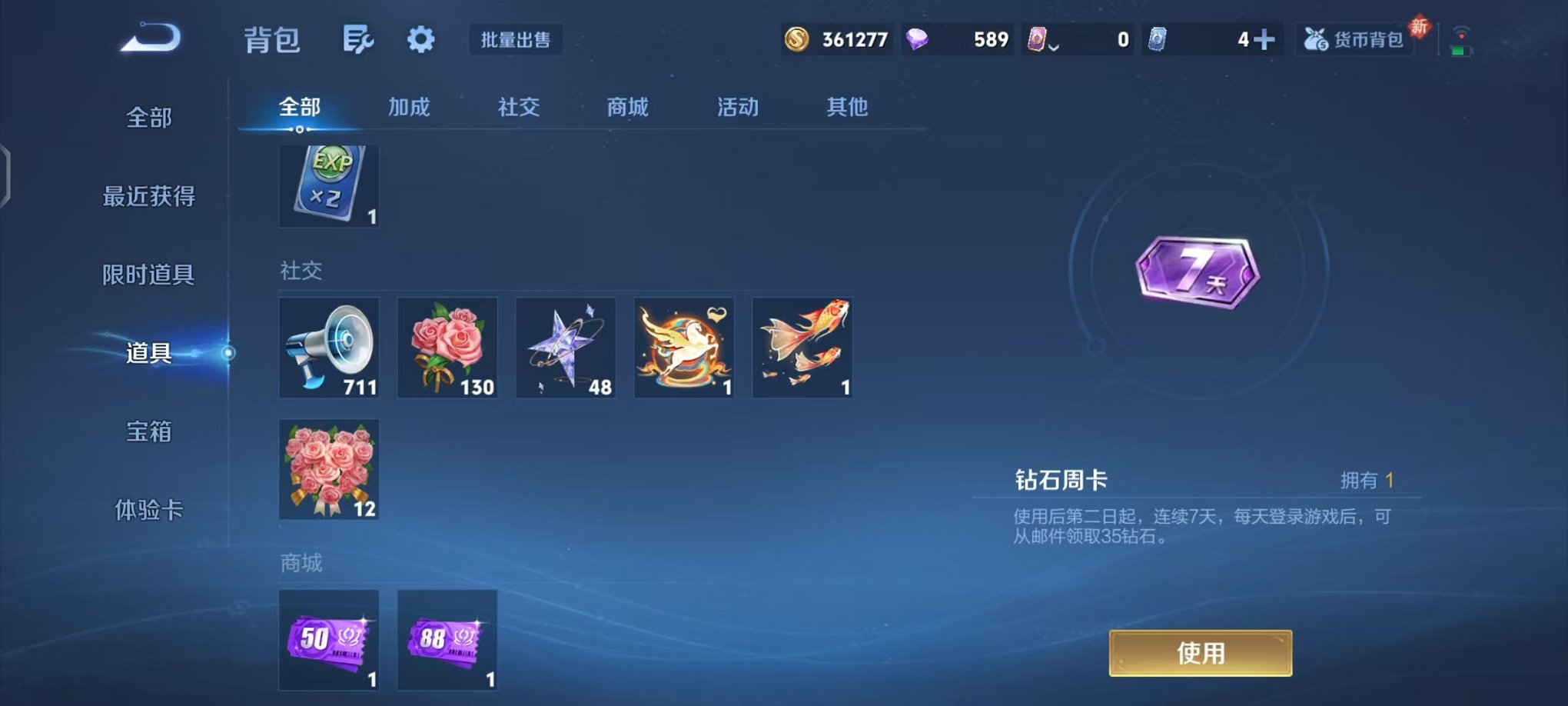Open the inventory management wrench icon
The width and height of the screenshot is (1568, 706).
click(x=358, y=38)
